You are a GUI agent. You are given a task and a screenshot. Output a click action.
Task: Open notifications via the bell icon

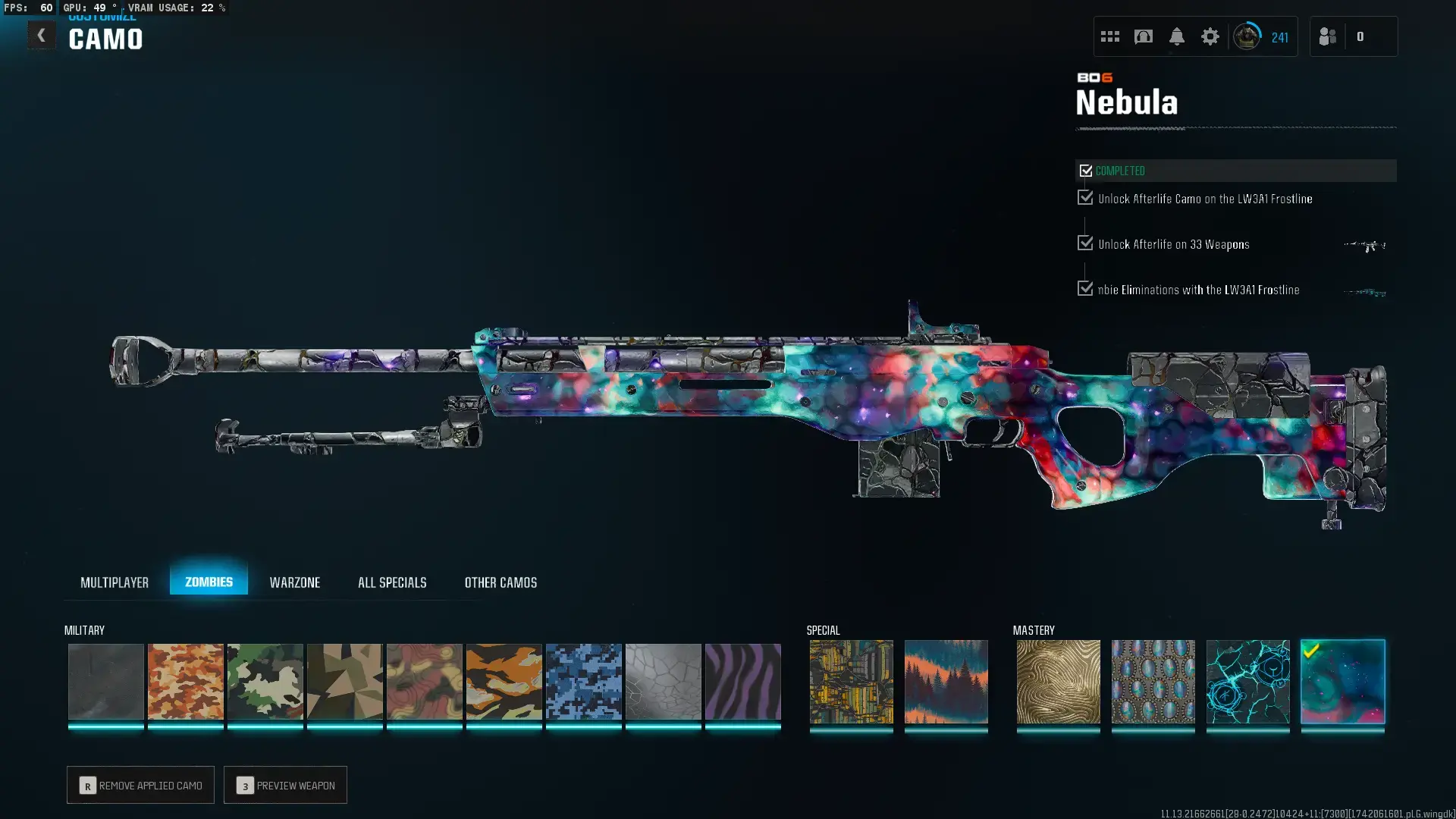[1176, 36]
